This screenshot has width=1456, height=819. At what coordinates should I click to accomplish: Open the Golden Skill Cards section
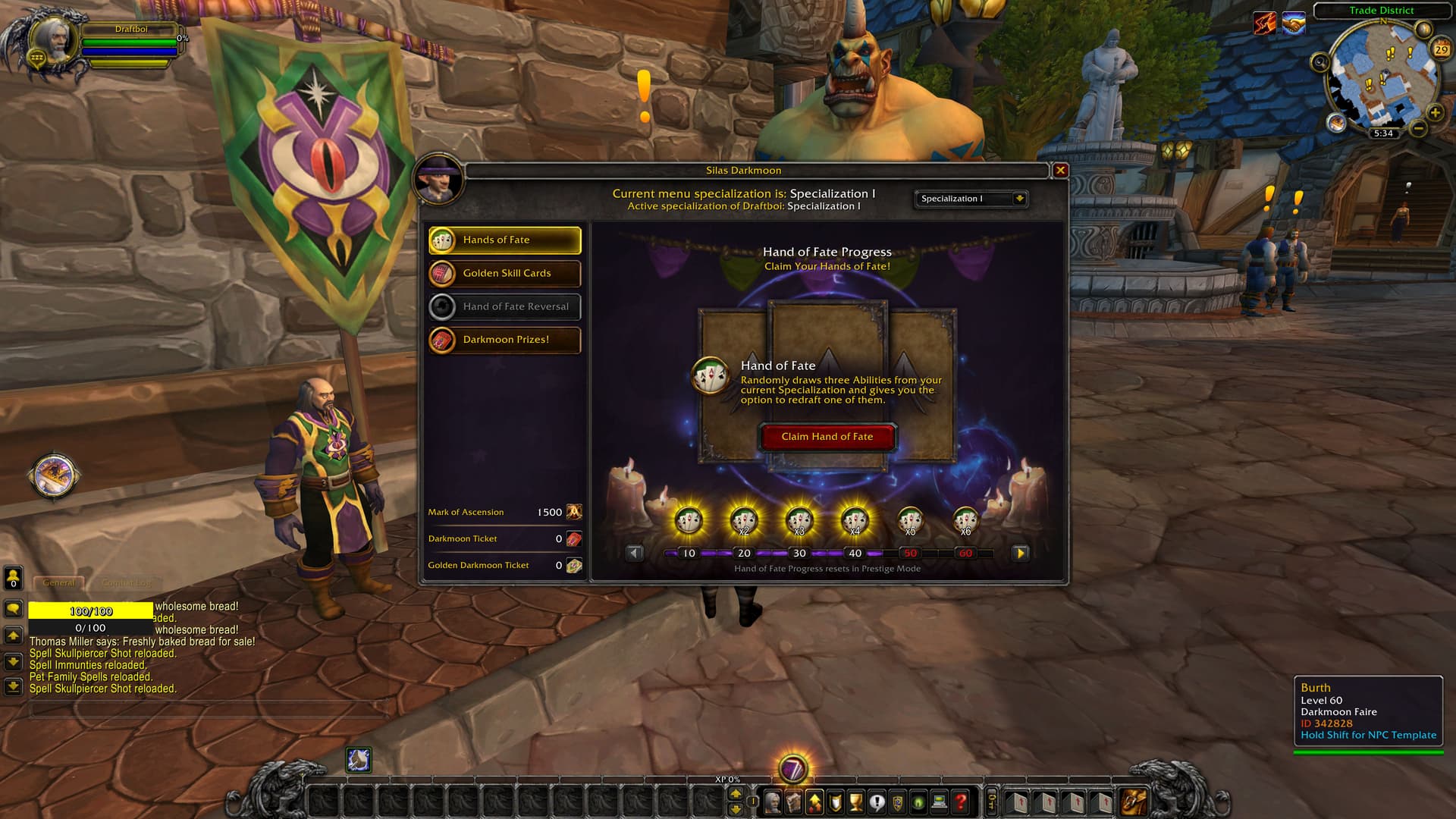pos(505,273)
